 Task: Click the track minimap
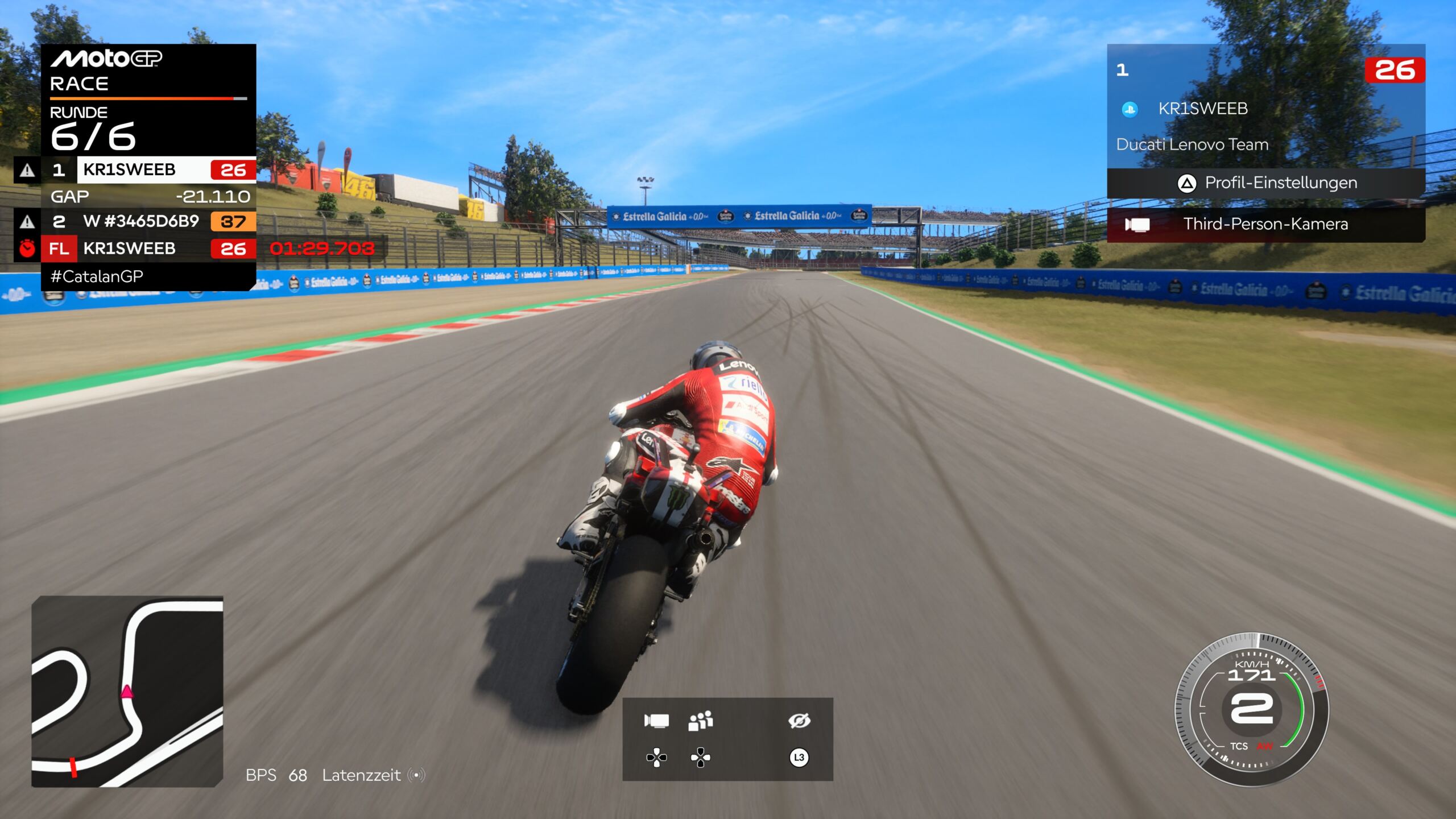pos(127,692)
